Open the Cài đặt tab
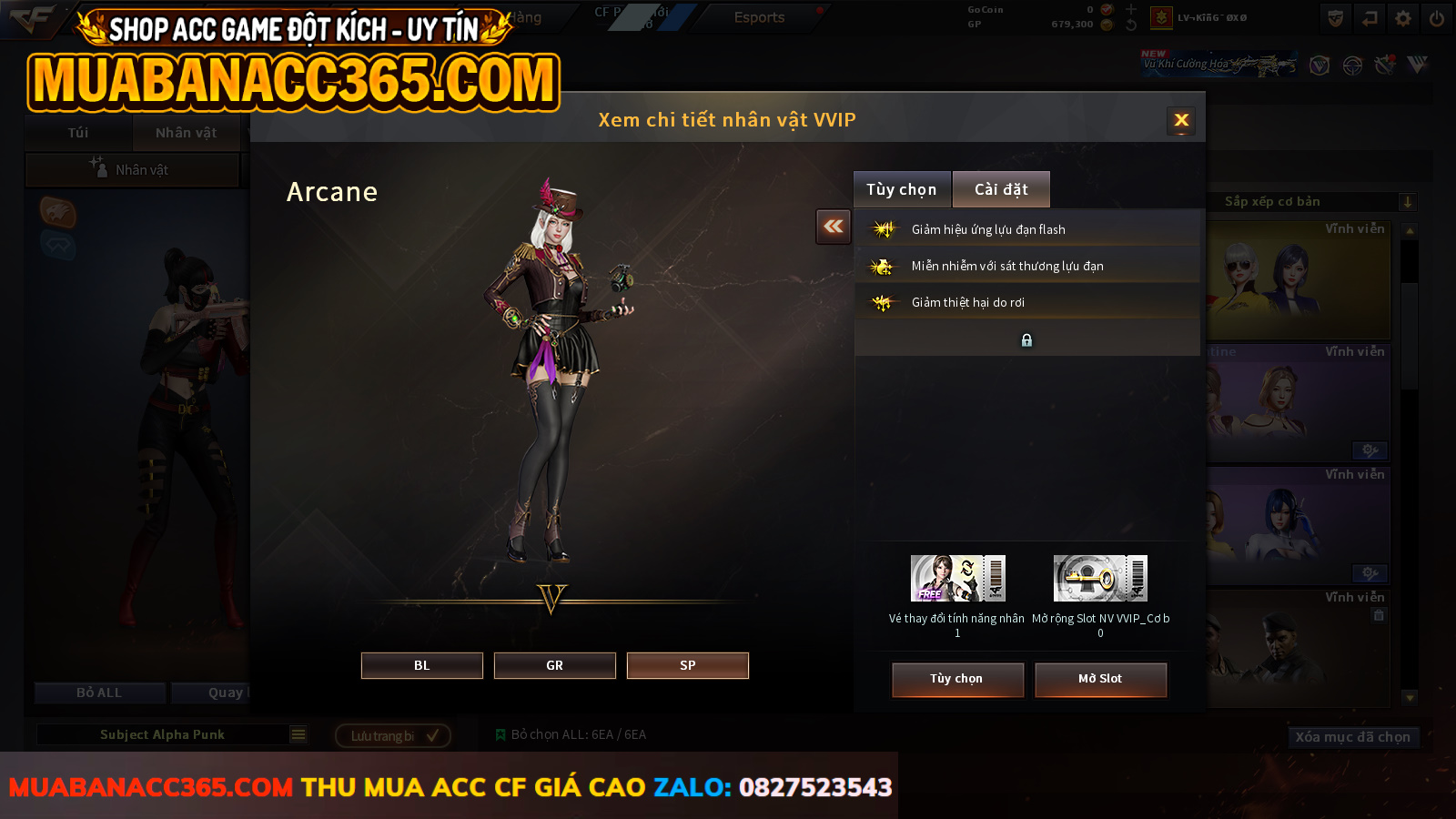Image resolution: width=1456 pixels, height=819 pixels. (x=1001, y=189)
